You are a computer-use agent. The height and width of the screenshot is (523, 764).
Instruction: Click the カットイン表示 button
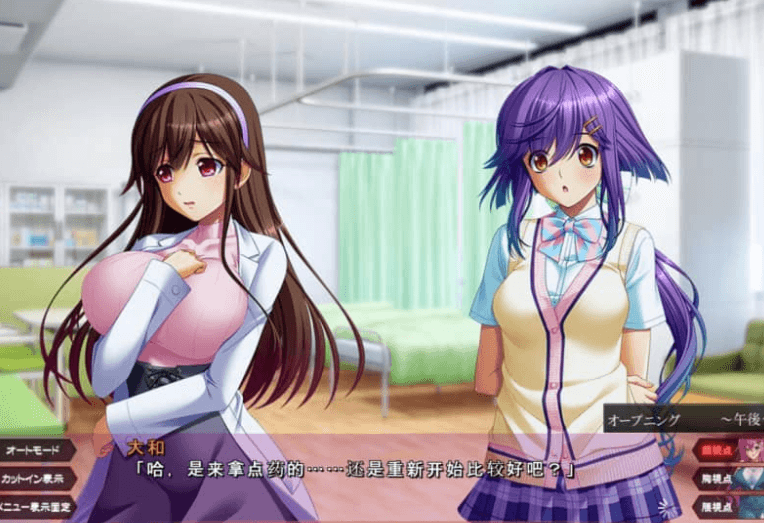click(x=34, y=479)
